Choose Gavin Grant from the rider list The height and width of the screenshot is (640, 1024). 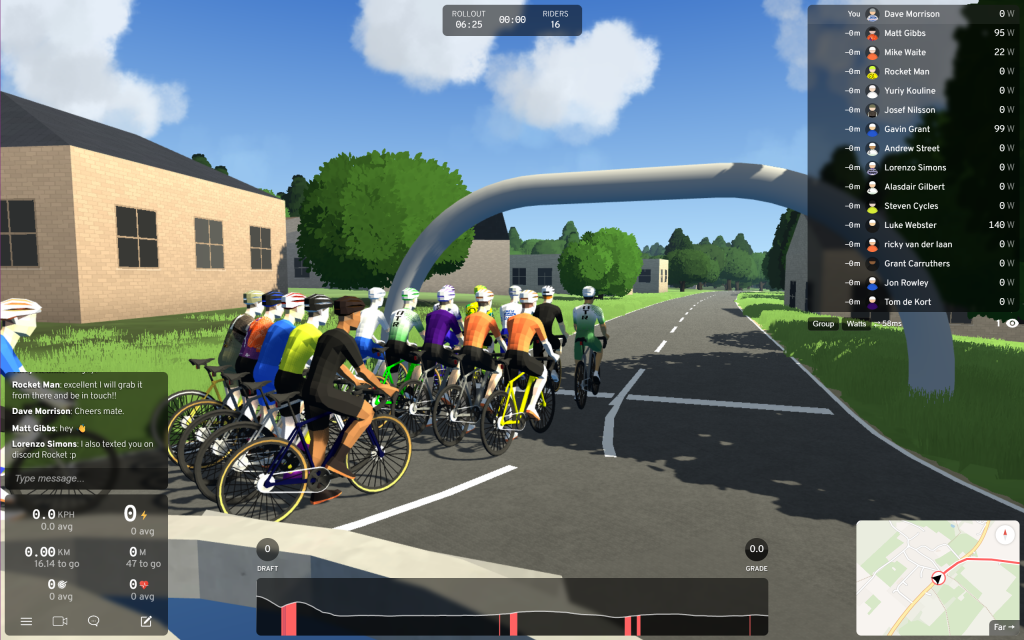point(907,129)
